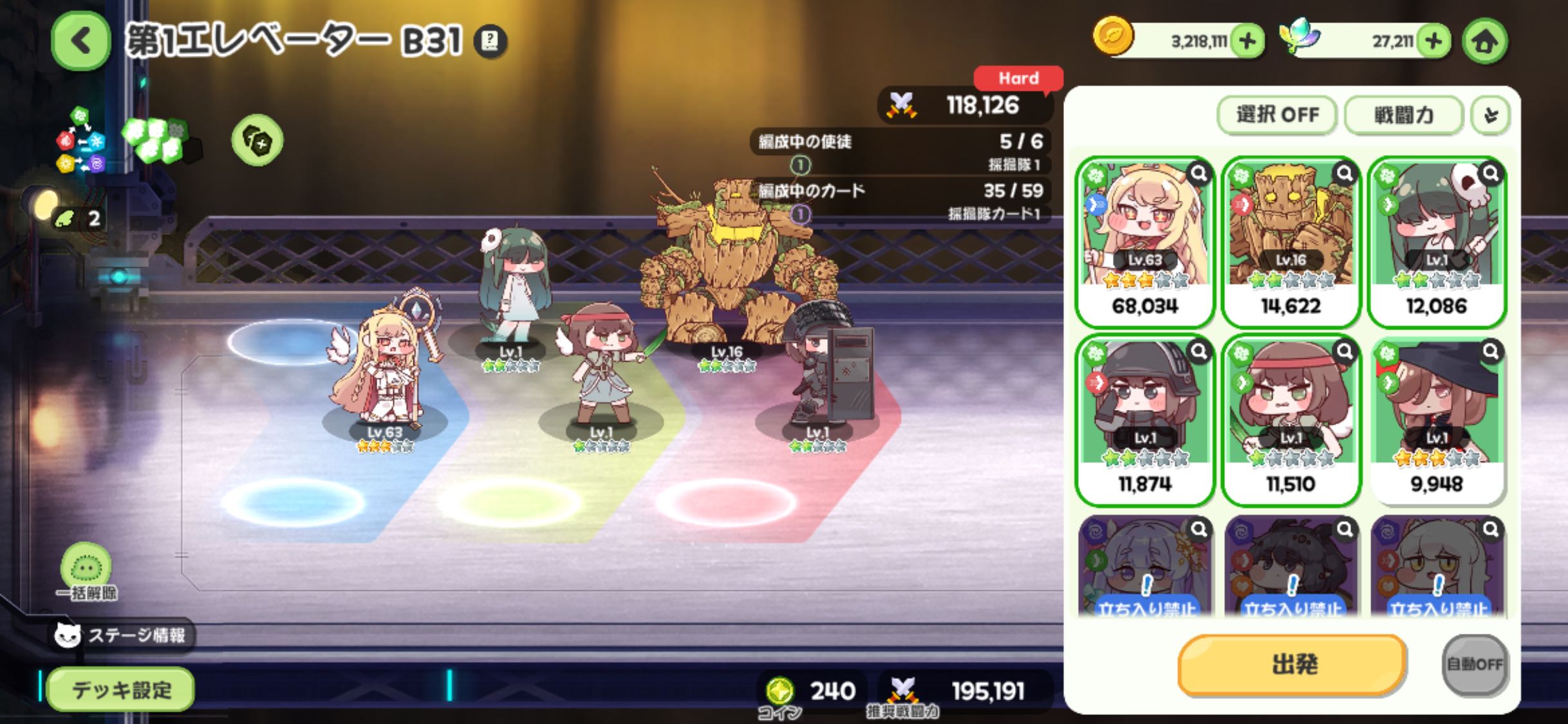1568x724 pixels.
Task: Flip sort order with the arrow button
Action: (x=1491, y=115)
